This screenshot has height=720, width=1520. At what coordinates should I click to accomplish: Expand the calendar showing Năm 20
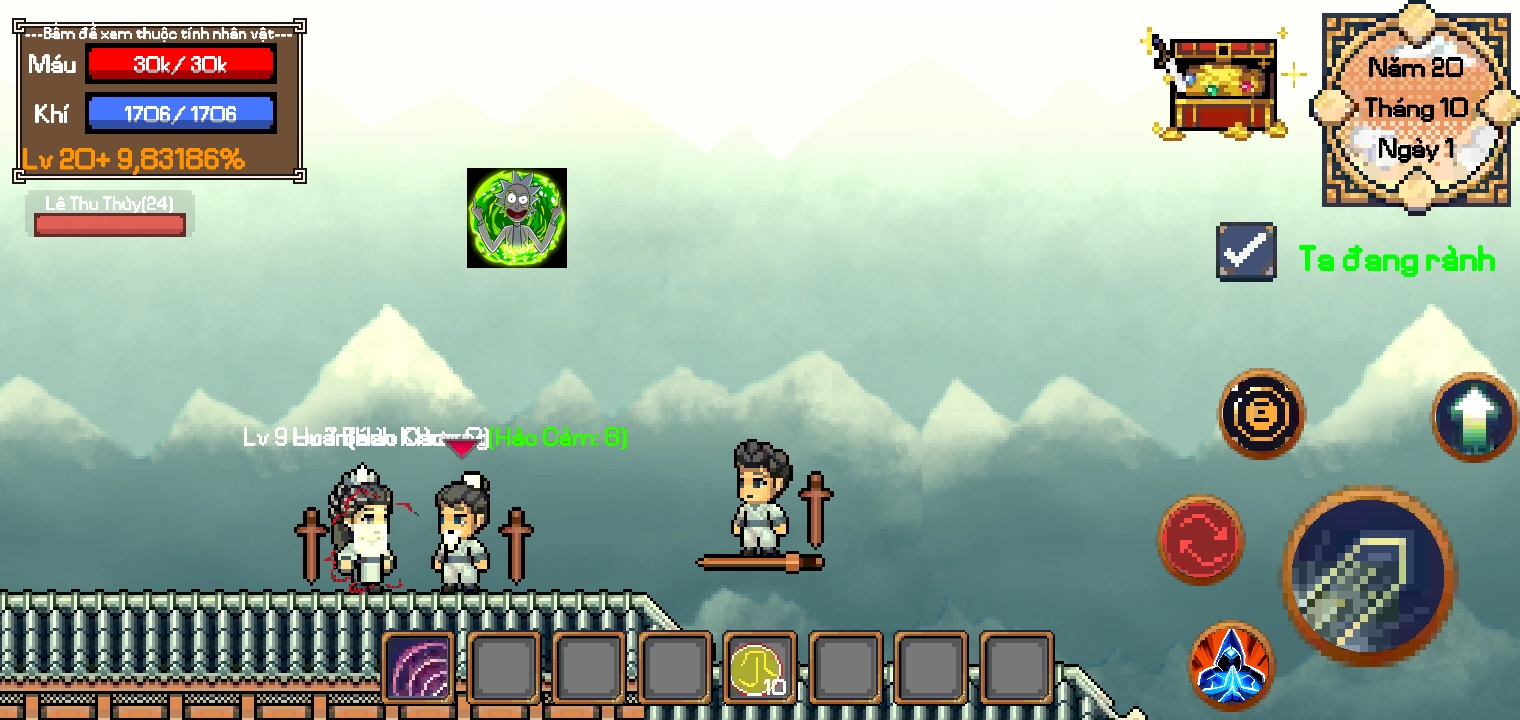pyautogui.click(x=1415, y=67)
